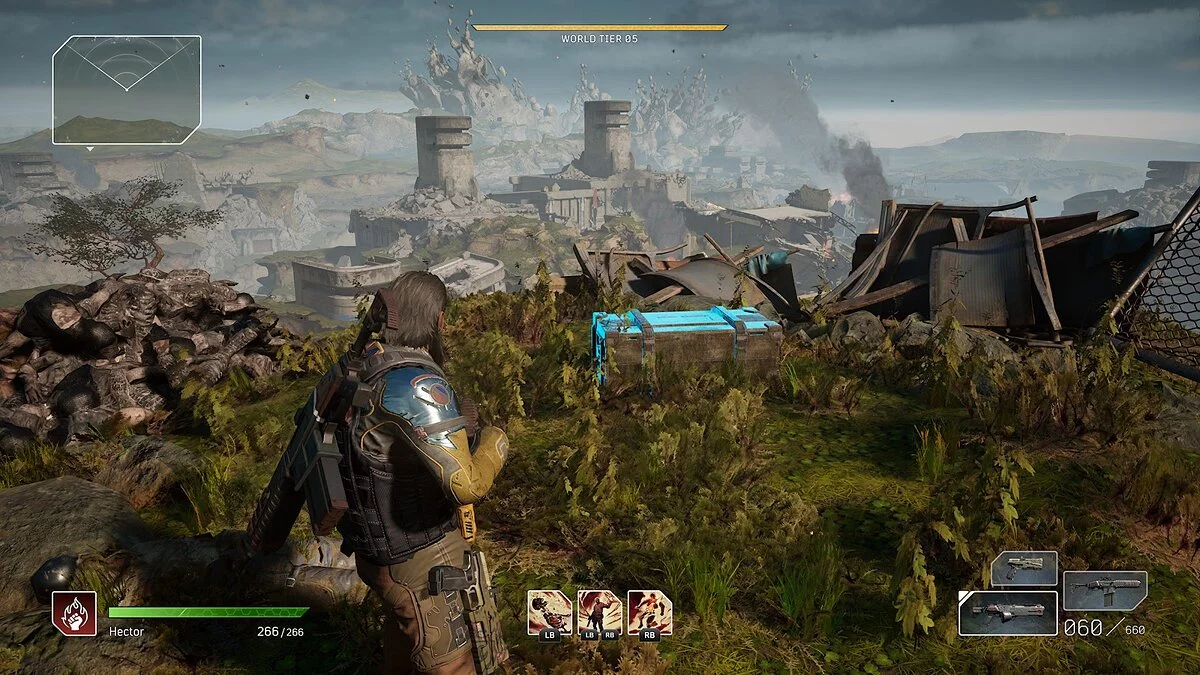Activate the left skill with the thrown figure
This screenshot has width=1200, height=675.
[x=549, y=612]
